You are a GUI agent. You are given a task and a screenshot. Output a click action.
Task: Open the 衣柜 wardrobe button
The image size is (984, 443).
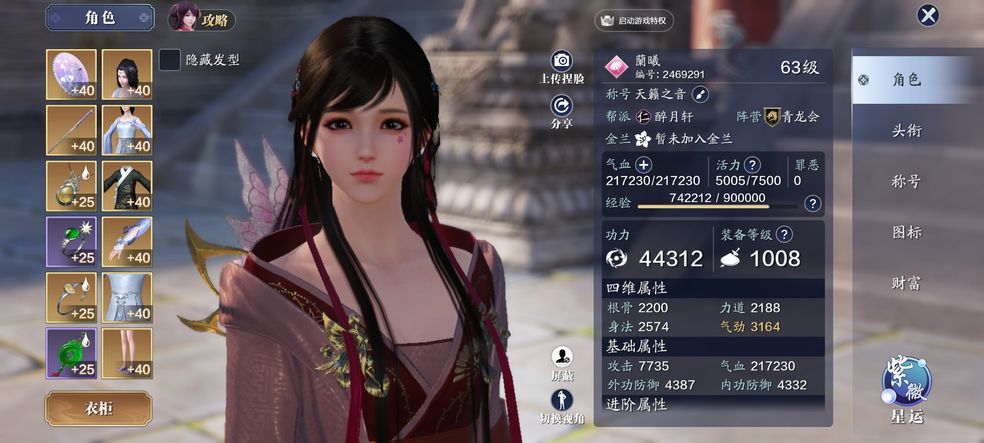98,408
